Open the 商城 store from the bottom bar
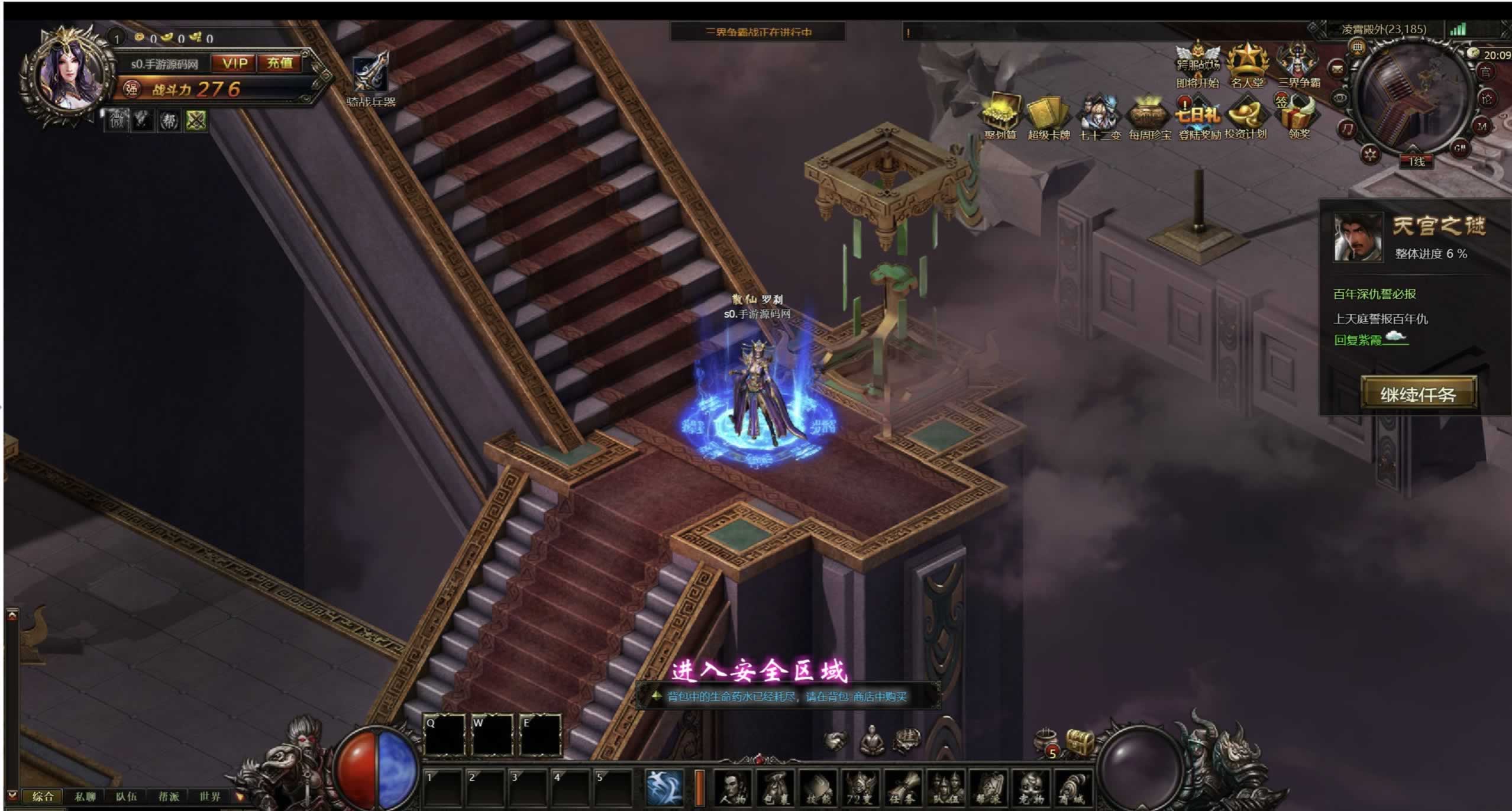The height and width of the screenshot is (811, 1512). tap(1072, 789)
